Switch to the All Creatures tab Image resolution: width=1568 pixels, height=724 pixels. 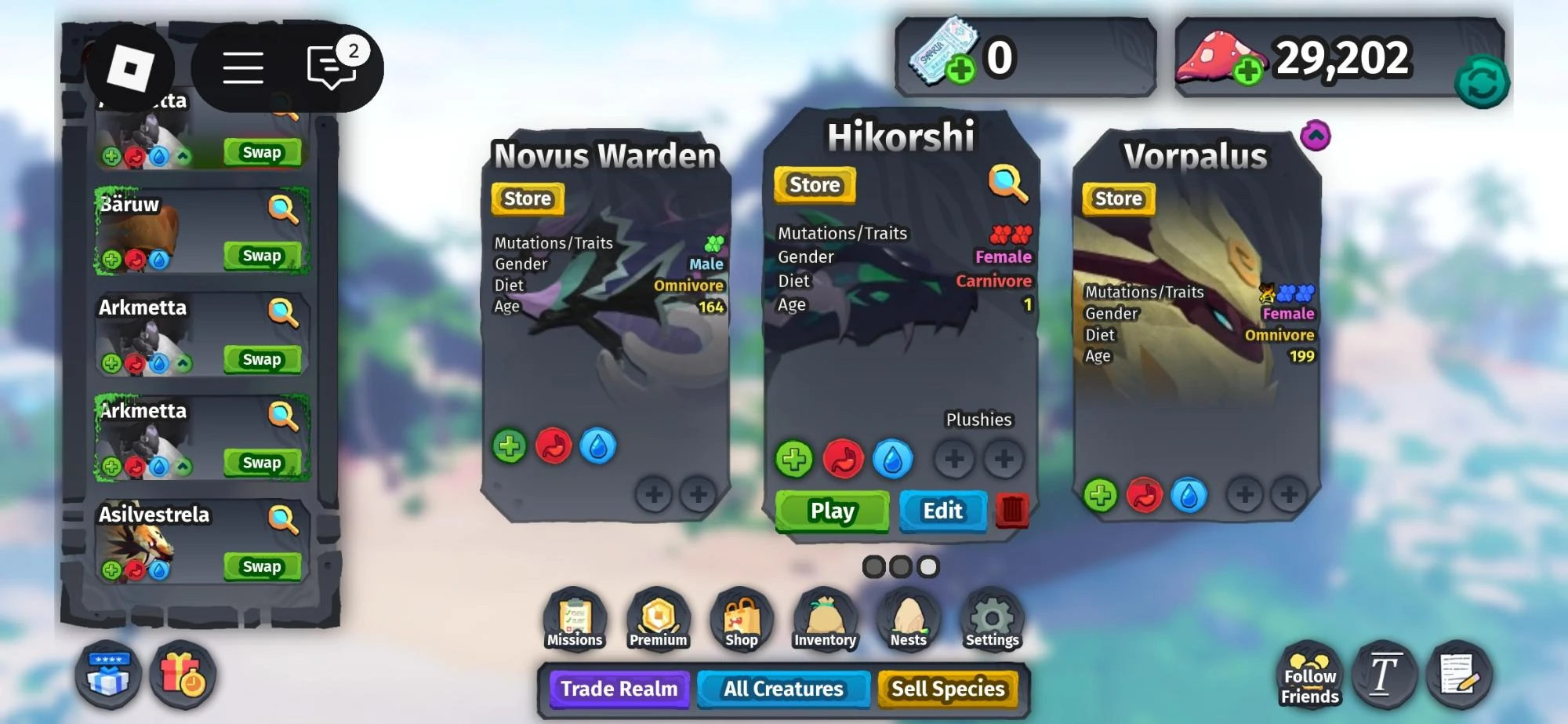pyautogui.click(x=783, y=689)
